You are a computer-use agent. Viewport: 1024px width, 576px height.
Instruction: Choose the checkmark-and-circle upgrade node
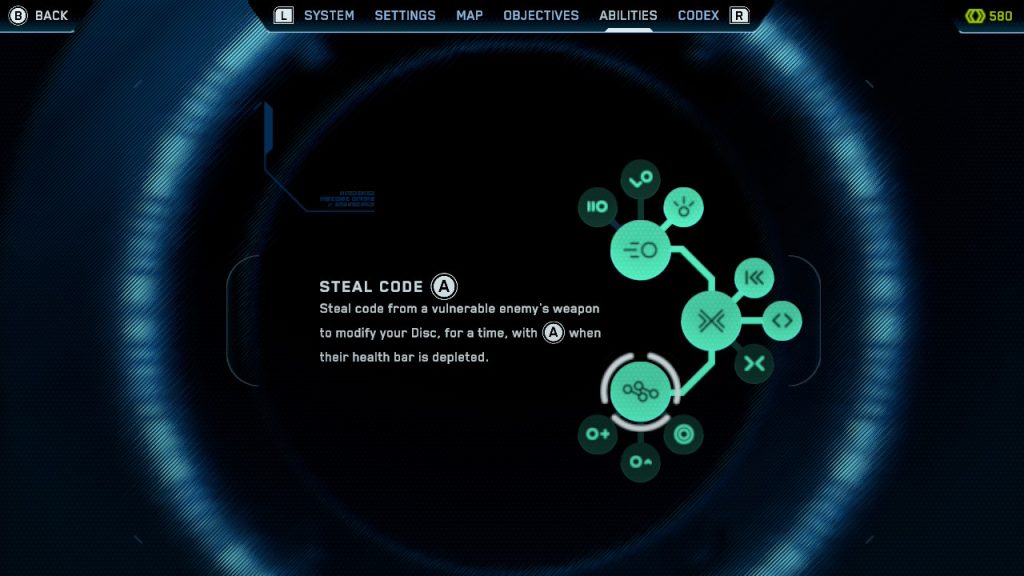click(x=640, y=178)
